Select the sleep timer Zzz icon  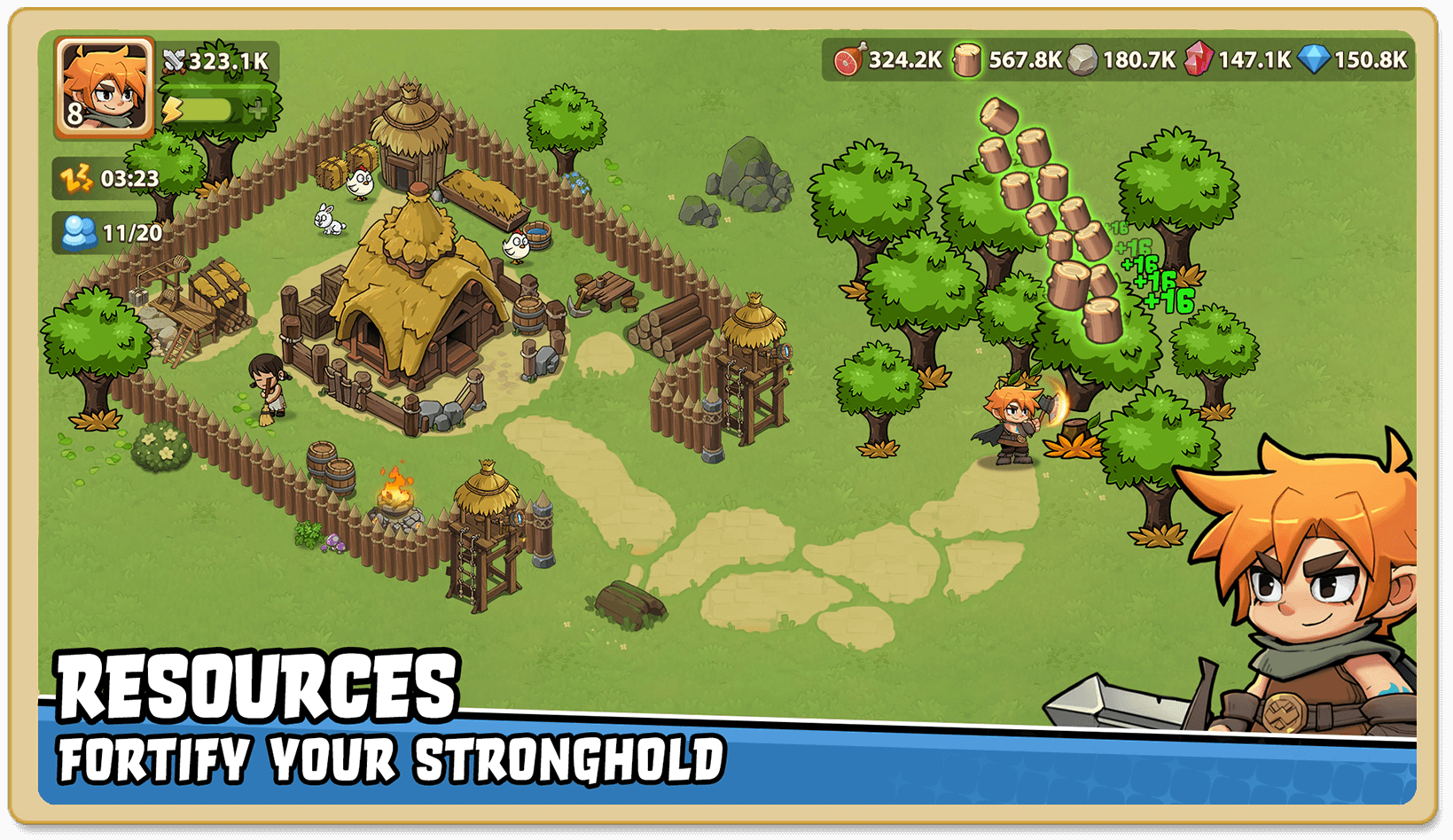coord(76,178)
